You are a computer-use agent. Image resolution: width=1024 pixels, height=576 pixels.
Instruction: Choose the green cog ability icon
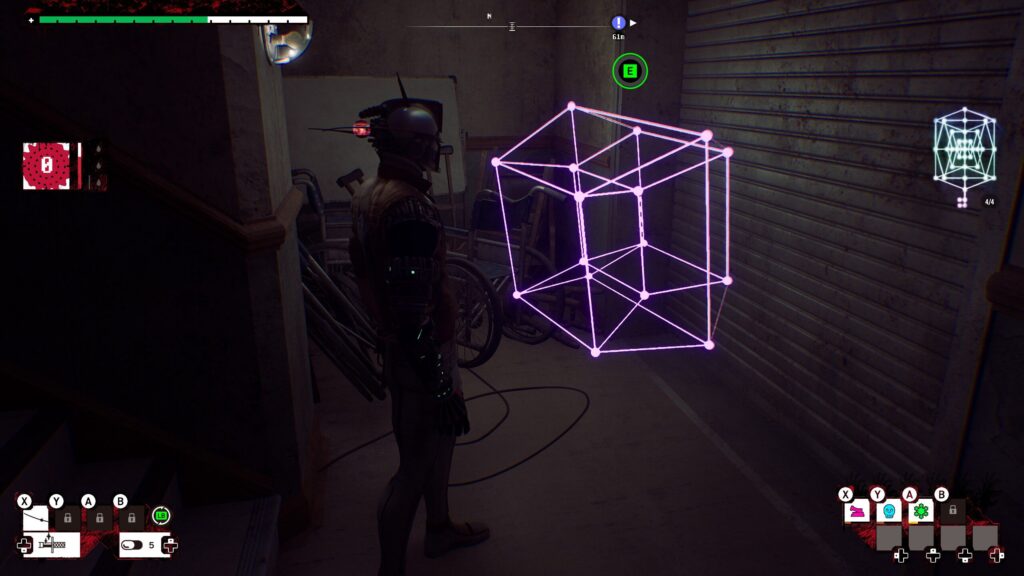(919, 511)
